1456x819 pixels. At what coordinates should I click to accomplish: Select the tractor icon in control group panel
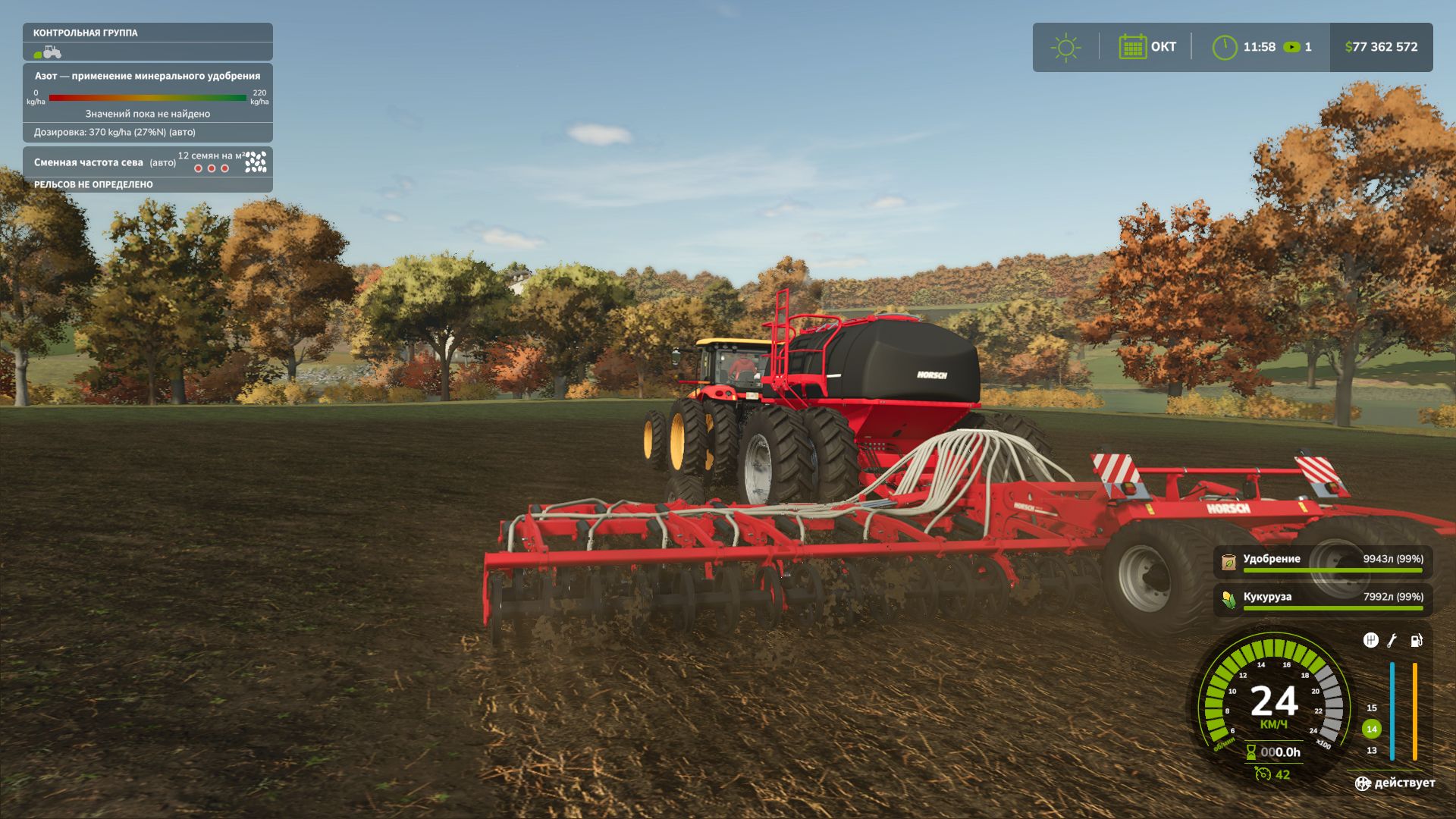click(x=49, y=52)
